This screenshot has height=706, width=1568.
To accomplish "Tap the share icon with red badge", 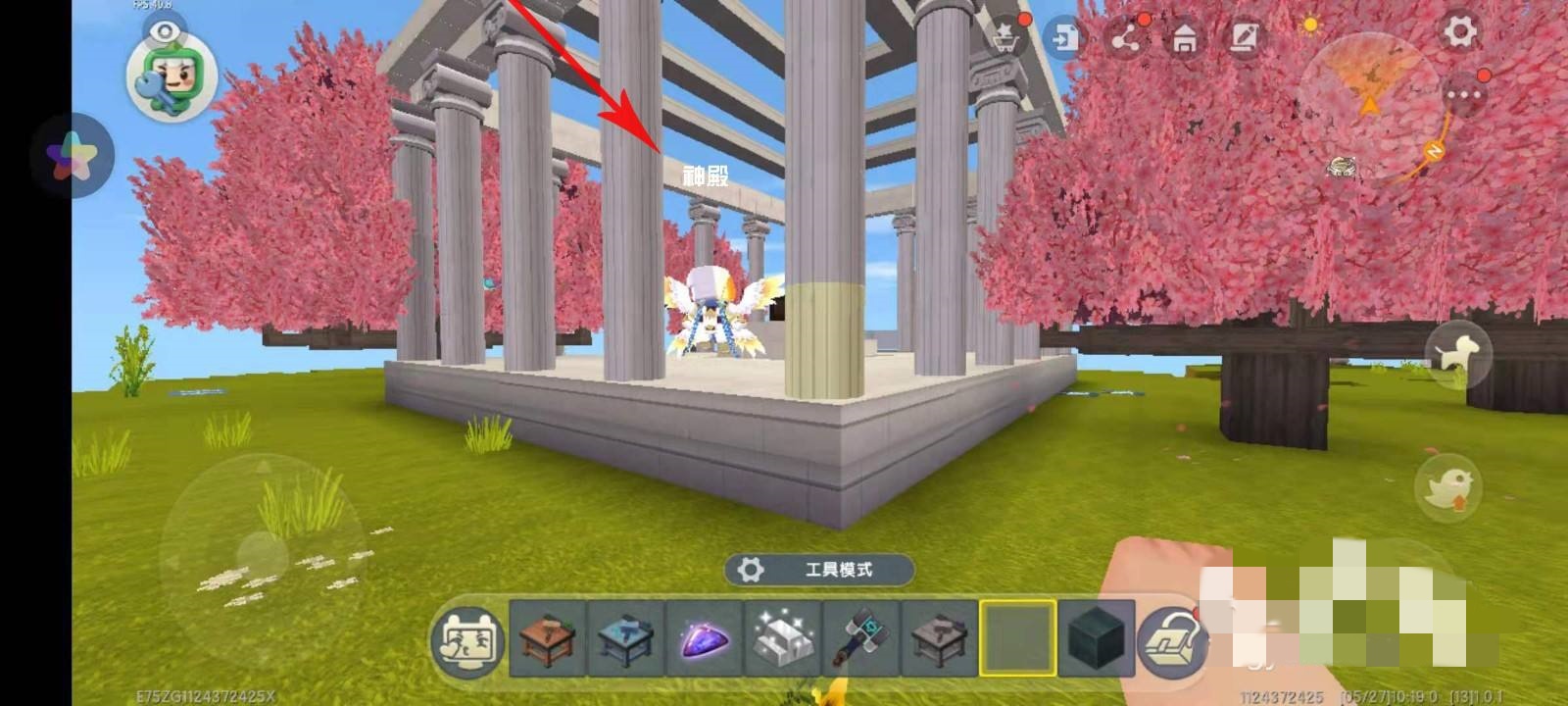I will point(1128,39).
